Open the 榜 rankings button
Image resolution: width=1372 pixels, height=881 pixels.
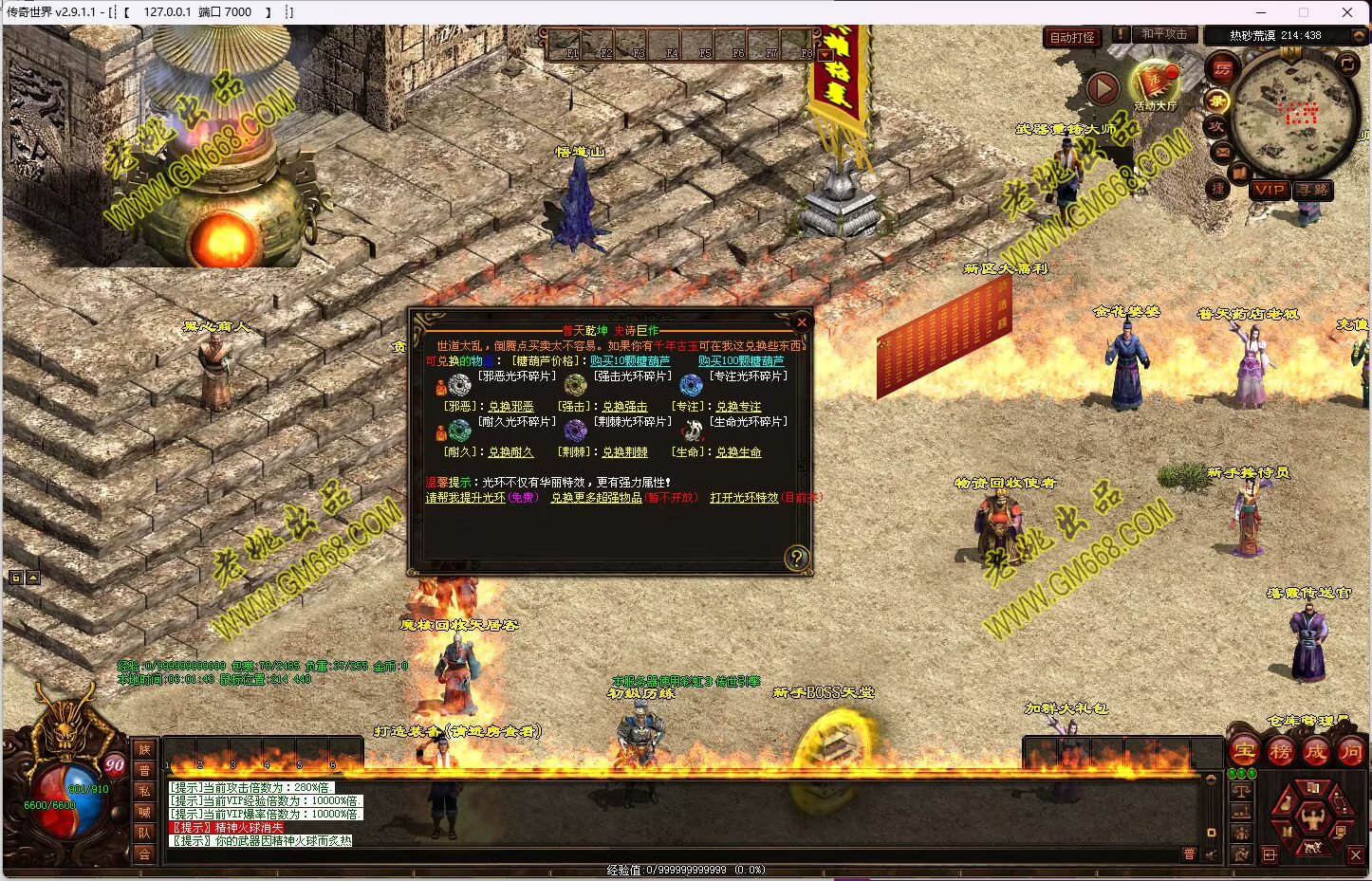(x=1280, y=752)
